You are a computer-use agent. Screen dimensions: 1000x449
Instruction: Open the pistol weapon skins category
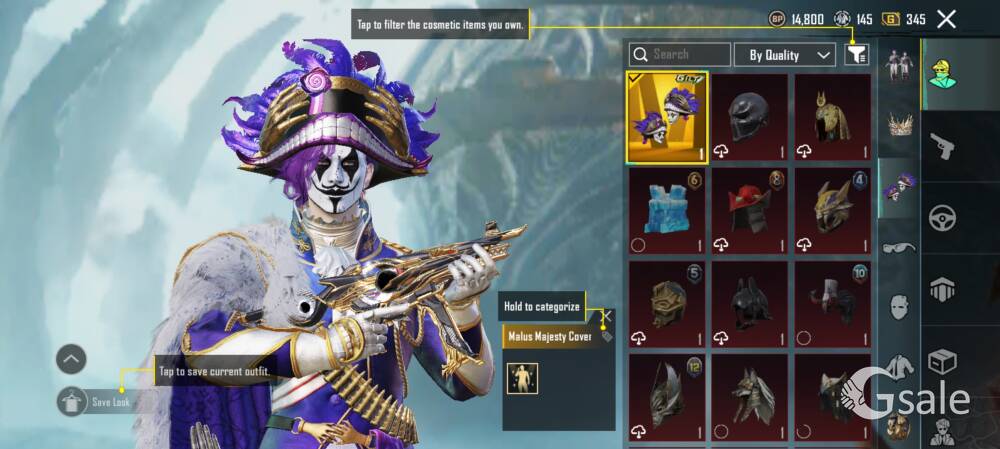pyautogui.click(x=942, y=148)
